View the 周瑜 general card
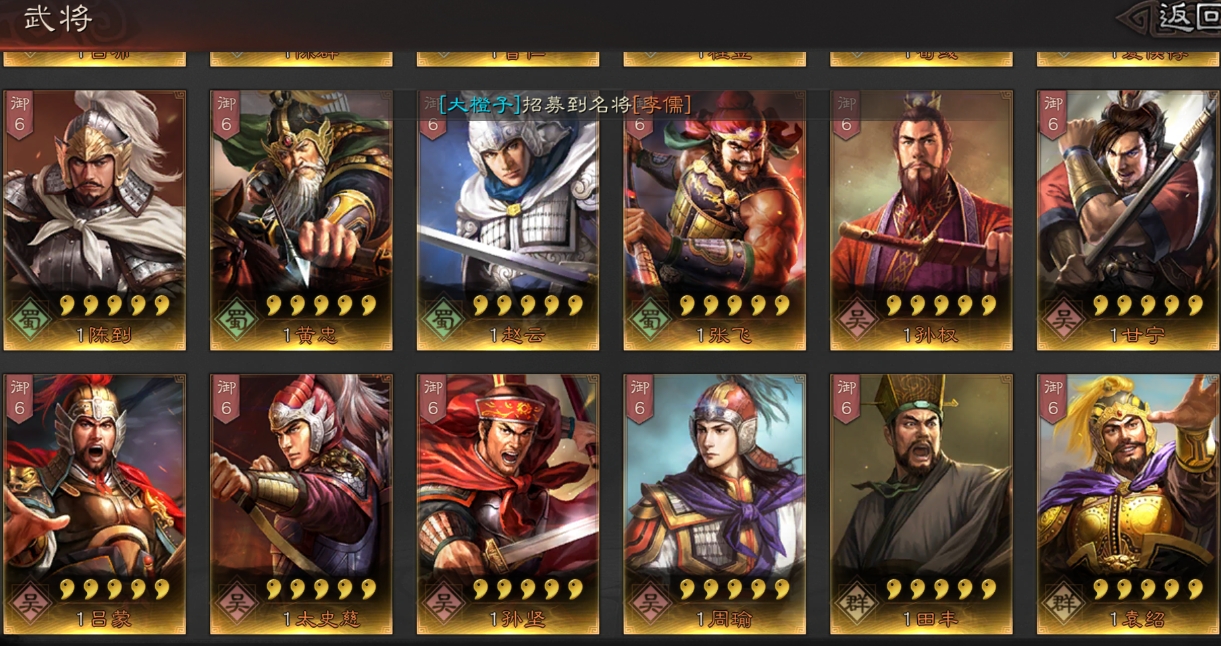 (714, 504)
